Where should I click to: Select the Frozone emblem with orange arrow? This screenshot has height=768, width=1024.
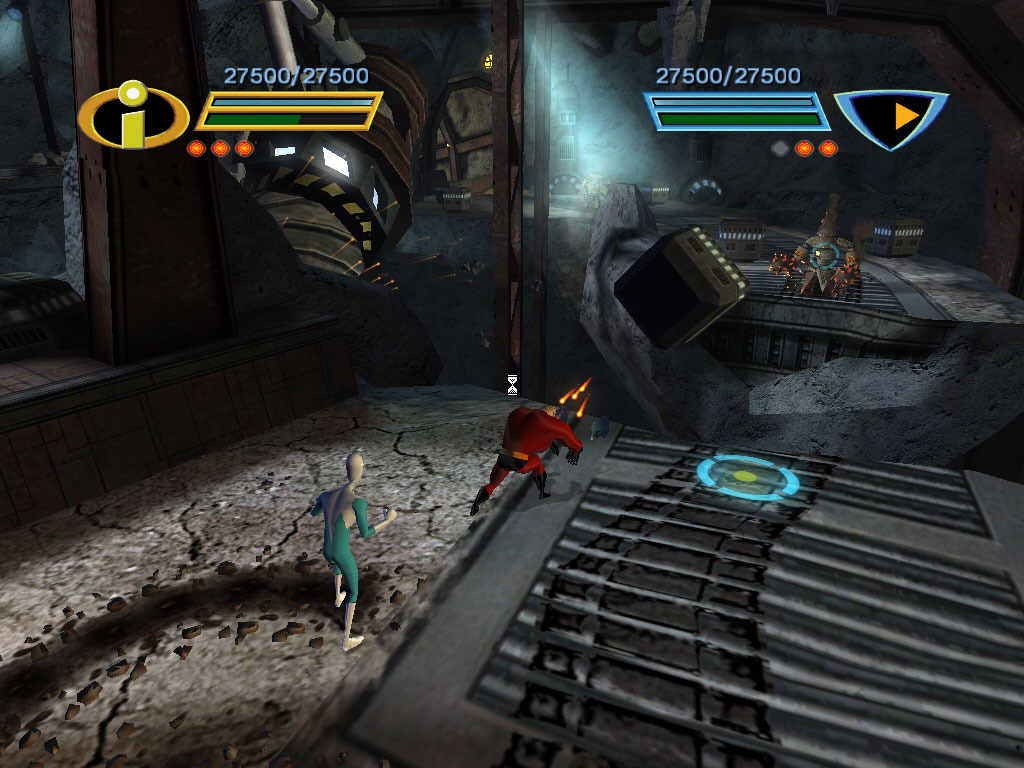click(890, 117)
